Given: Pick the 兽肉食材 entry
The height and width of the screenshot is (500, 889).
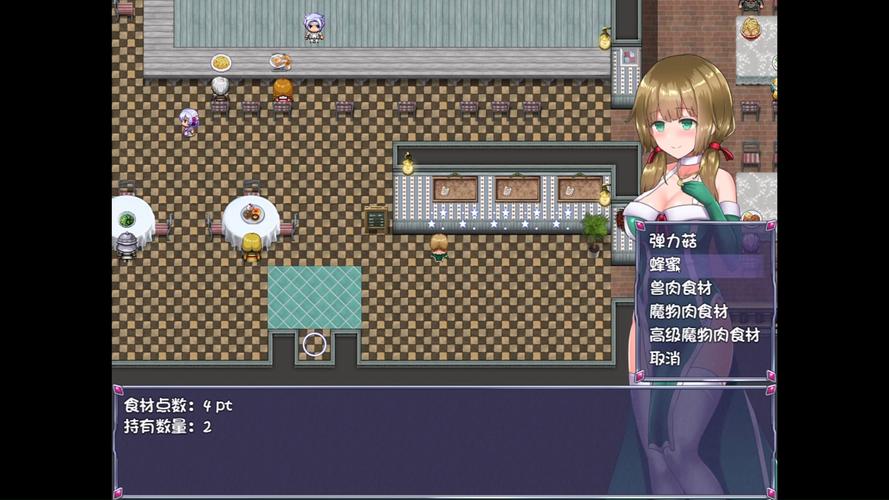Looking at the screenshot, I should click(680, 288).
